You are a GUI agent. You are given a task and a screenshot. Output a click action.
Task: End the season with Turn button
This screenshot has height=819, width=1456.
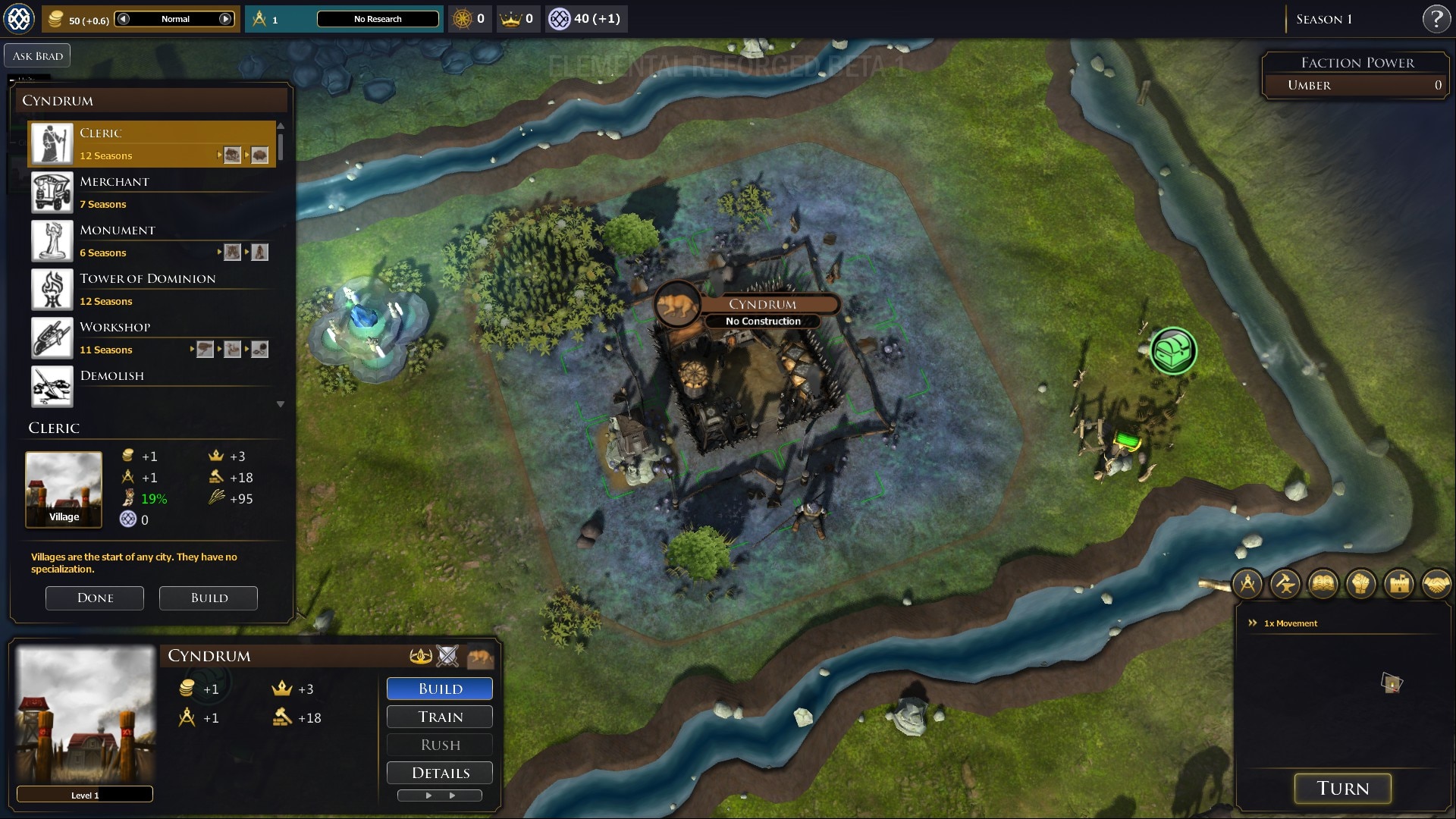click(1342, 789)
